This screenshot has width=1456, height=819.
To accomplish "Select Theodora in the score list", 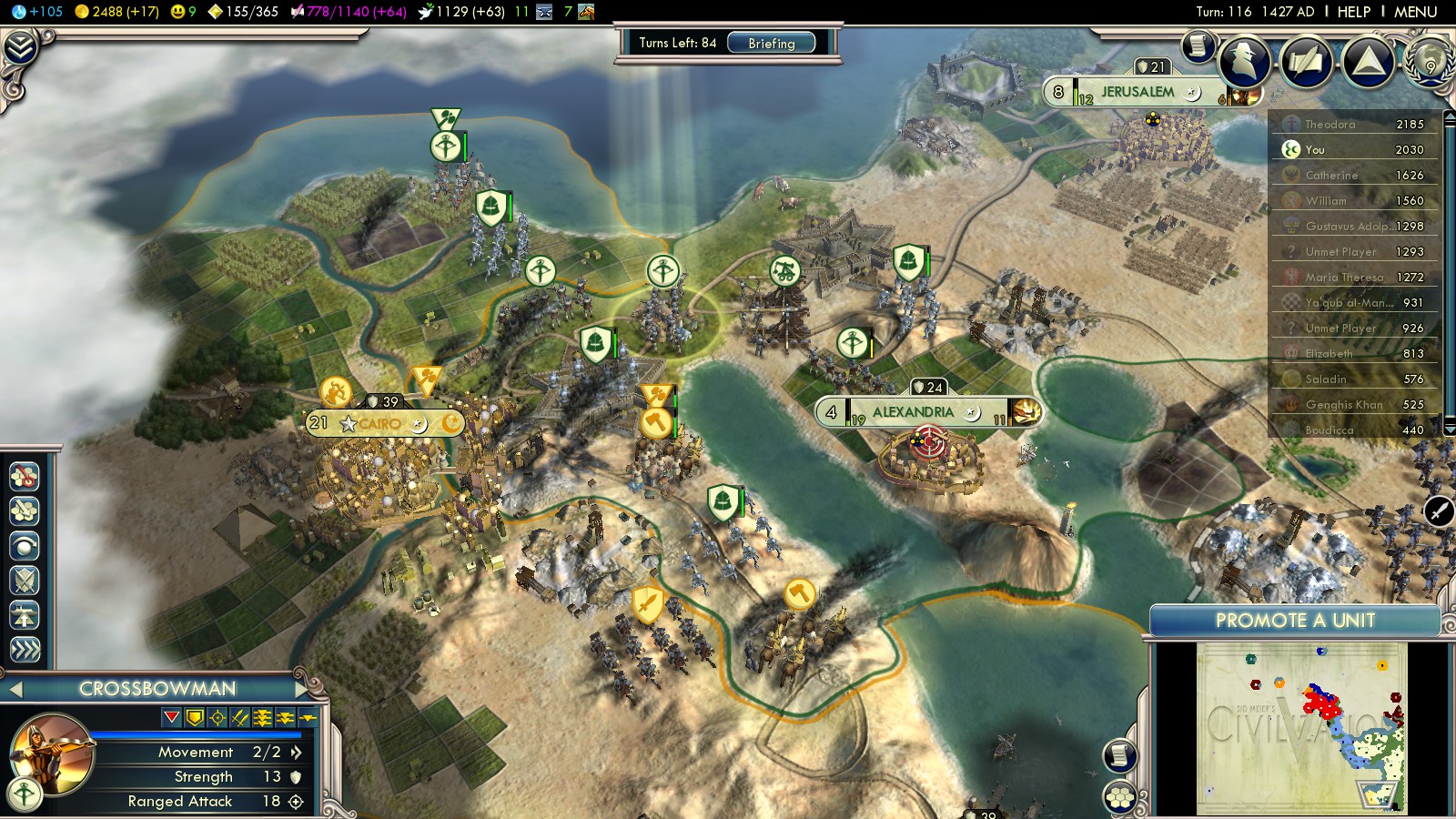I will [1330, 125].
